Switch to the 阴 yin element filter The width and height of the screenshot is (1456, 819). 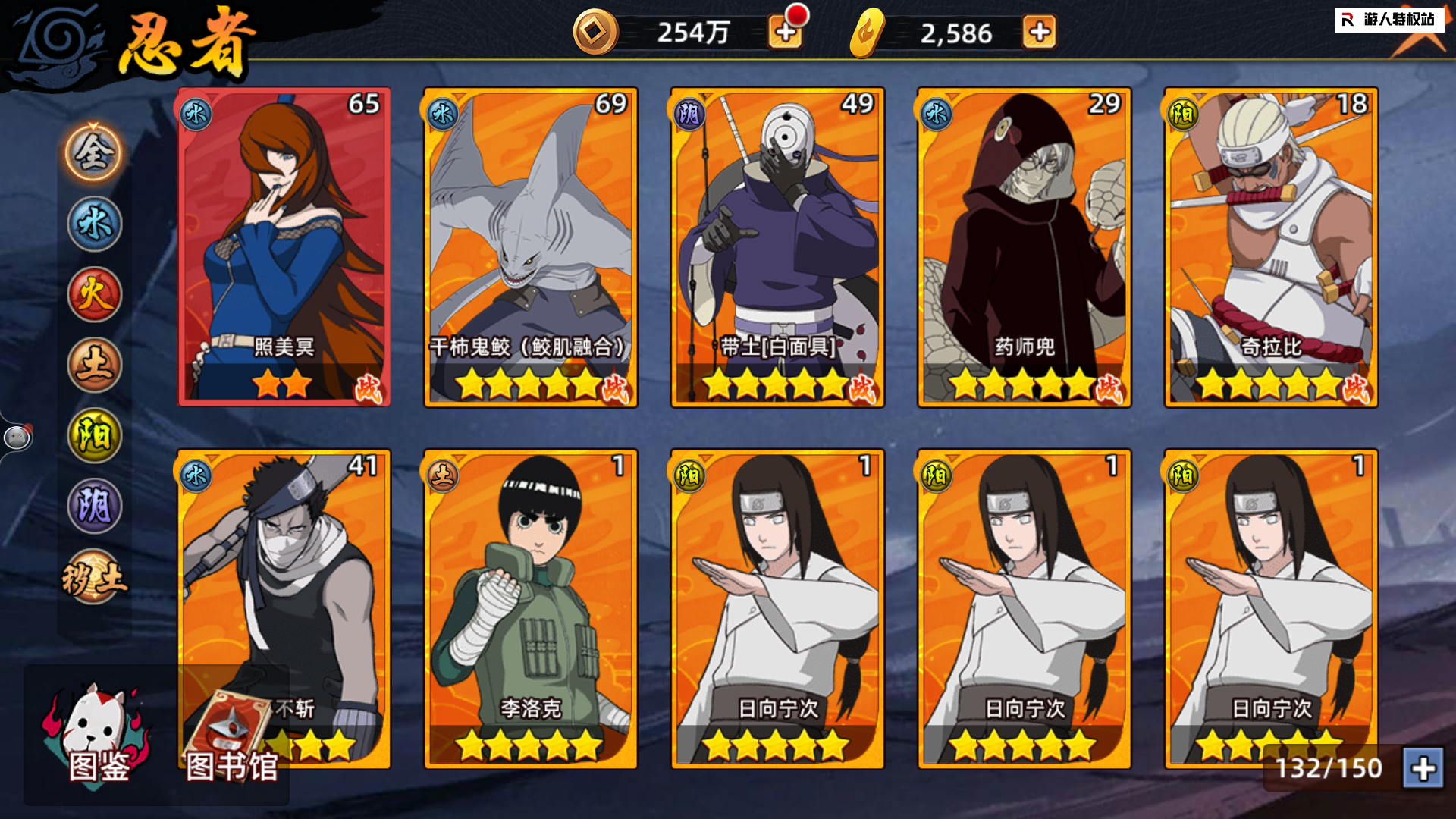[94, 506]
